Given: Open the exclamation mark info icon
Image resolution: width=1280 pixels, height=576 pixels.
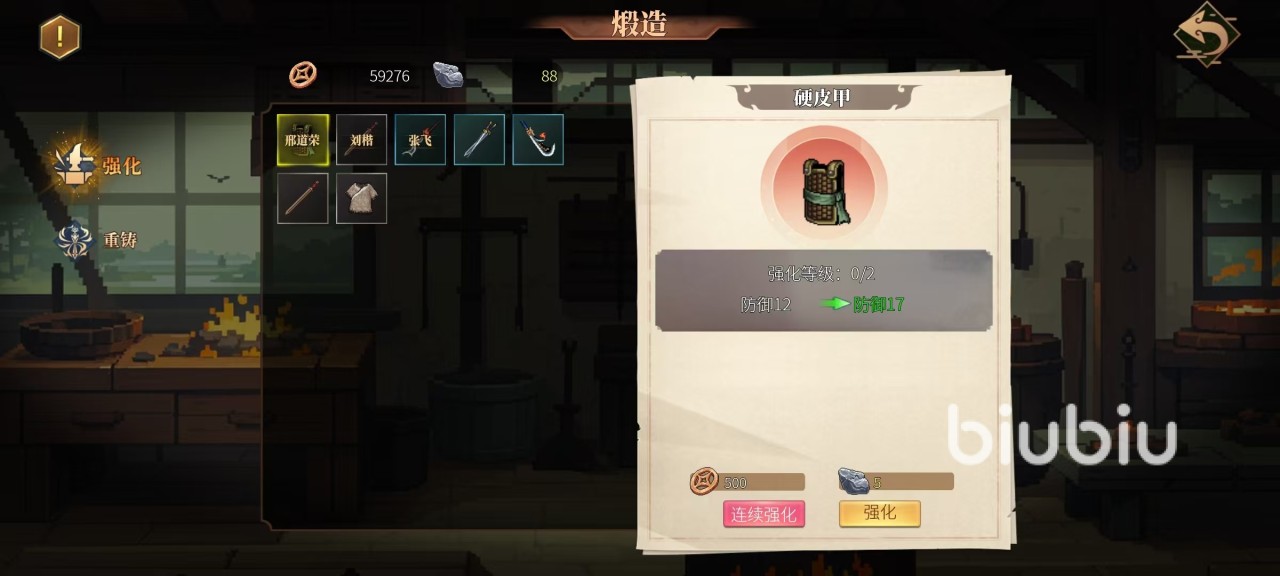Looking at the screenshot, I should (60, 37).
